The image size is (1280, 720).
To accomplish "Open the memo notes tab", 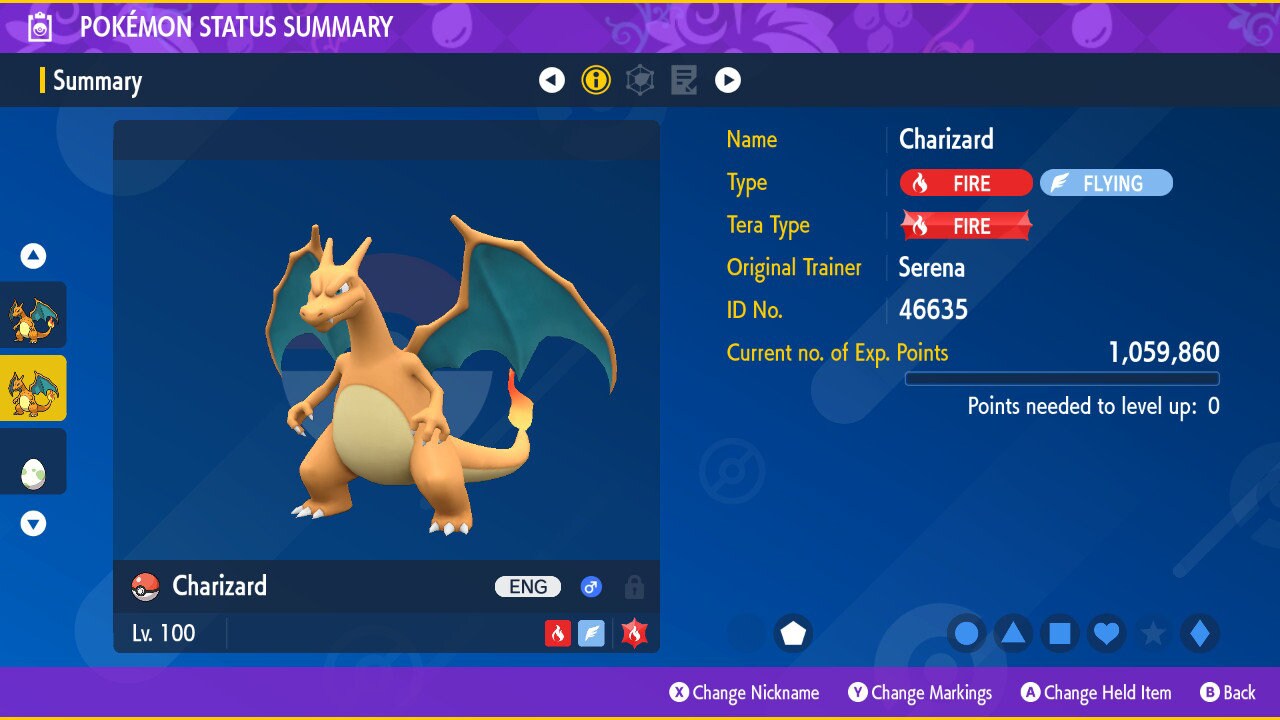I will tap(684, 80).
